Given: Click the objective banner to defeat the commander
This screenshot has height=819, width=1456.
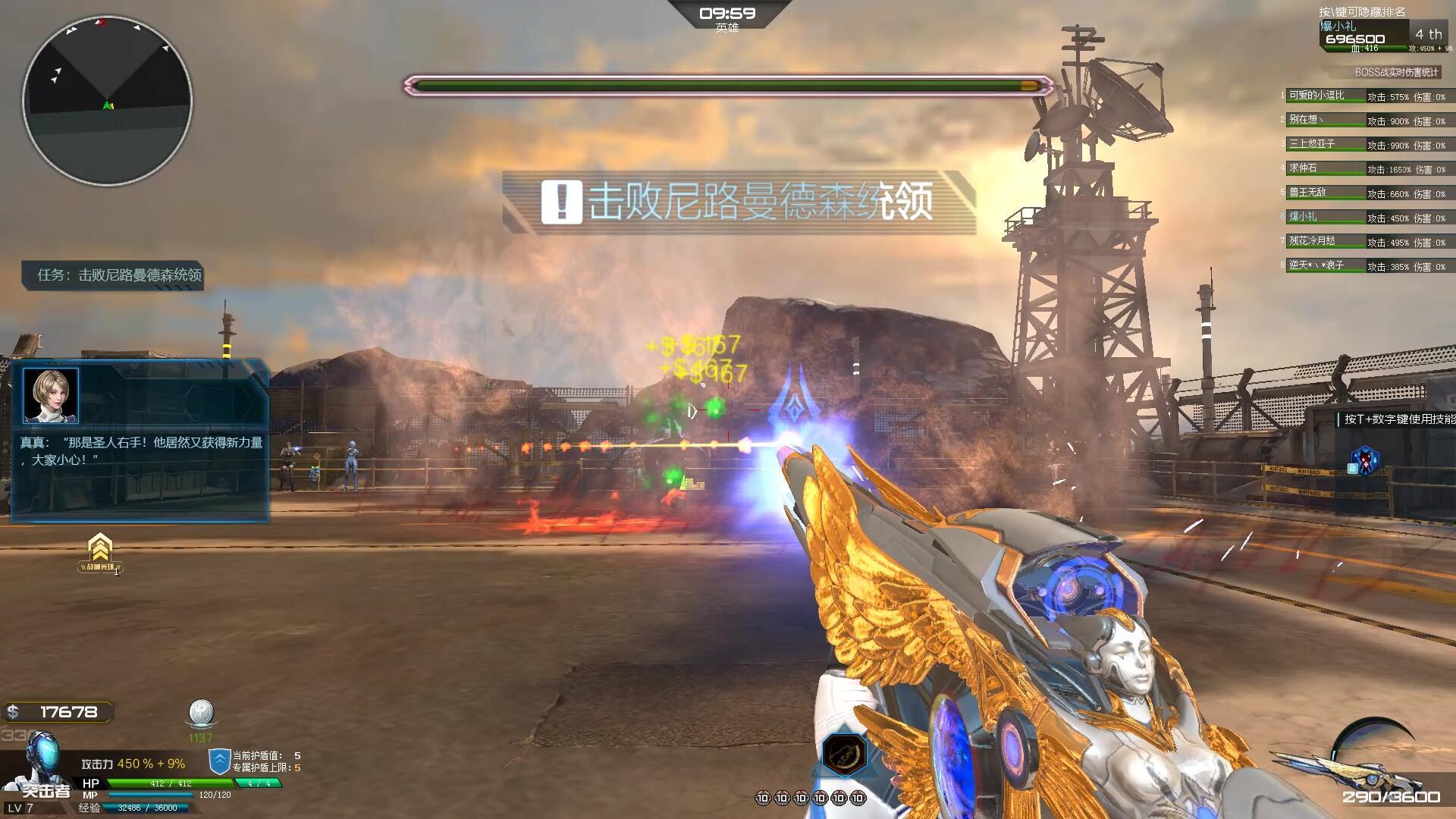Looking at the screenshot, I should point(739,202).
